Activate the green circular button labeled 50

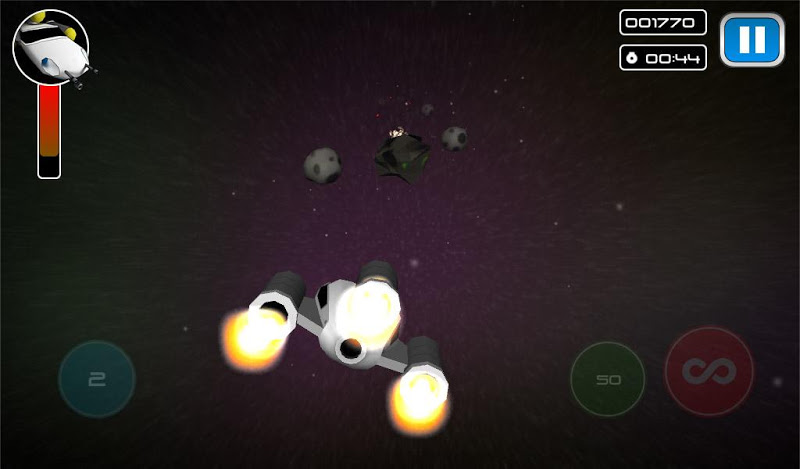[x=607, y=380]
